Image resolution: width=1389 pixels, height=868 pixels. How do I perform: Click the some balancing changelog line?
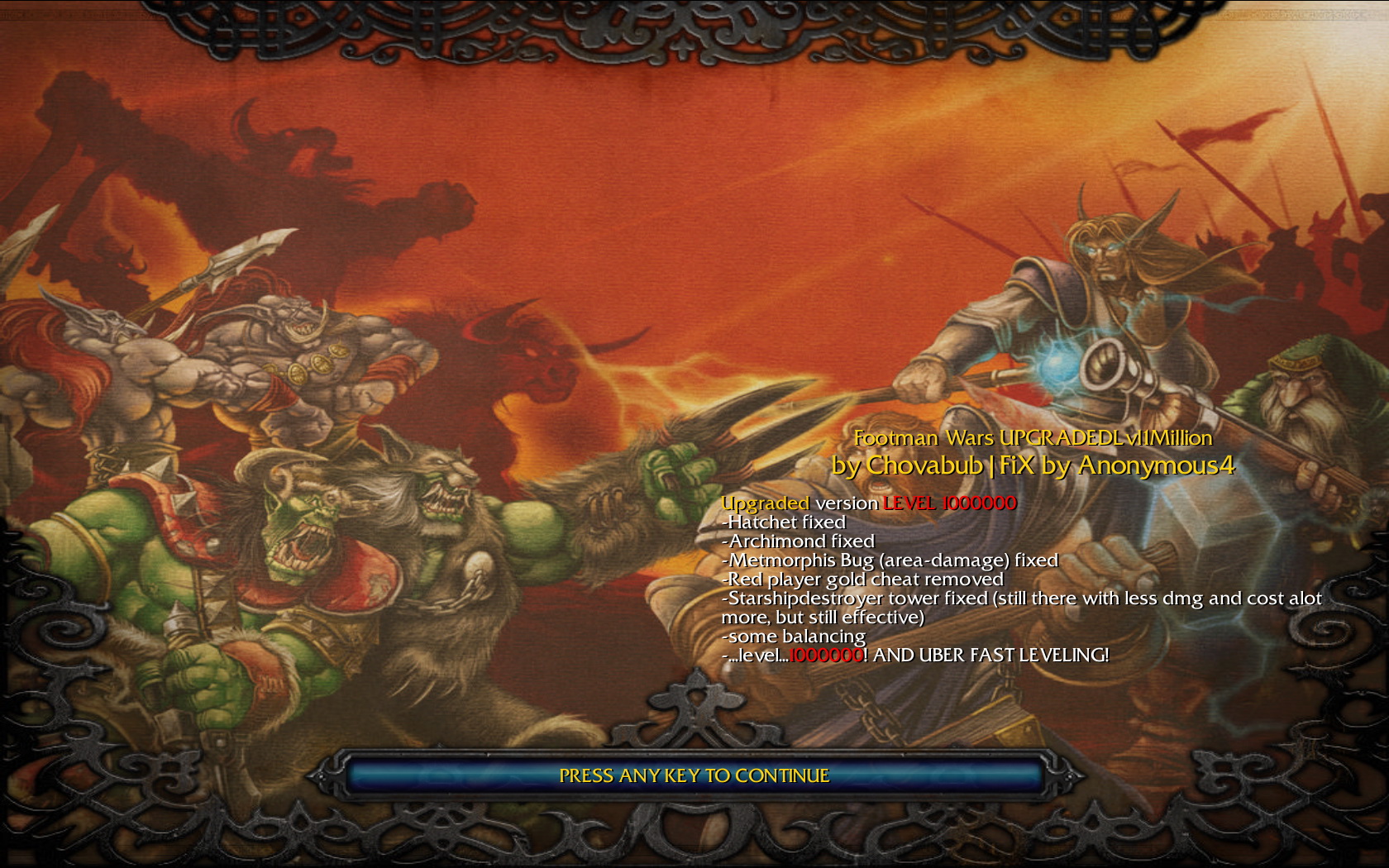[794, 637]
